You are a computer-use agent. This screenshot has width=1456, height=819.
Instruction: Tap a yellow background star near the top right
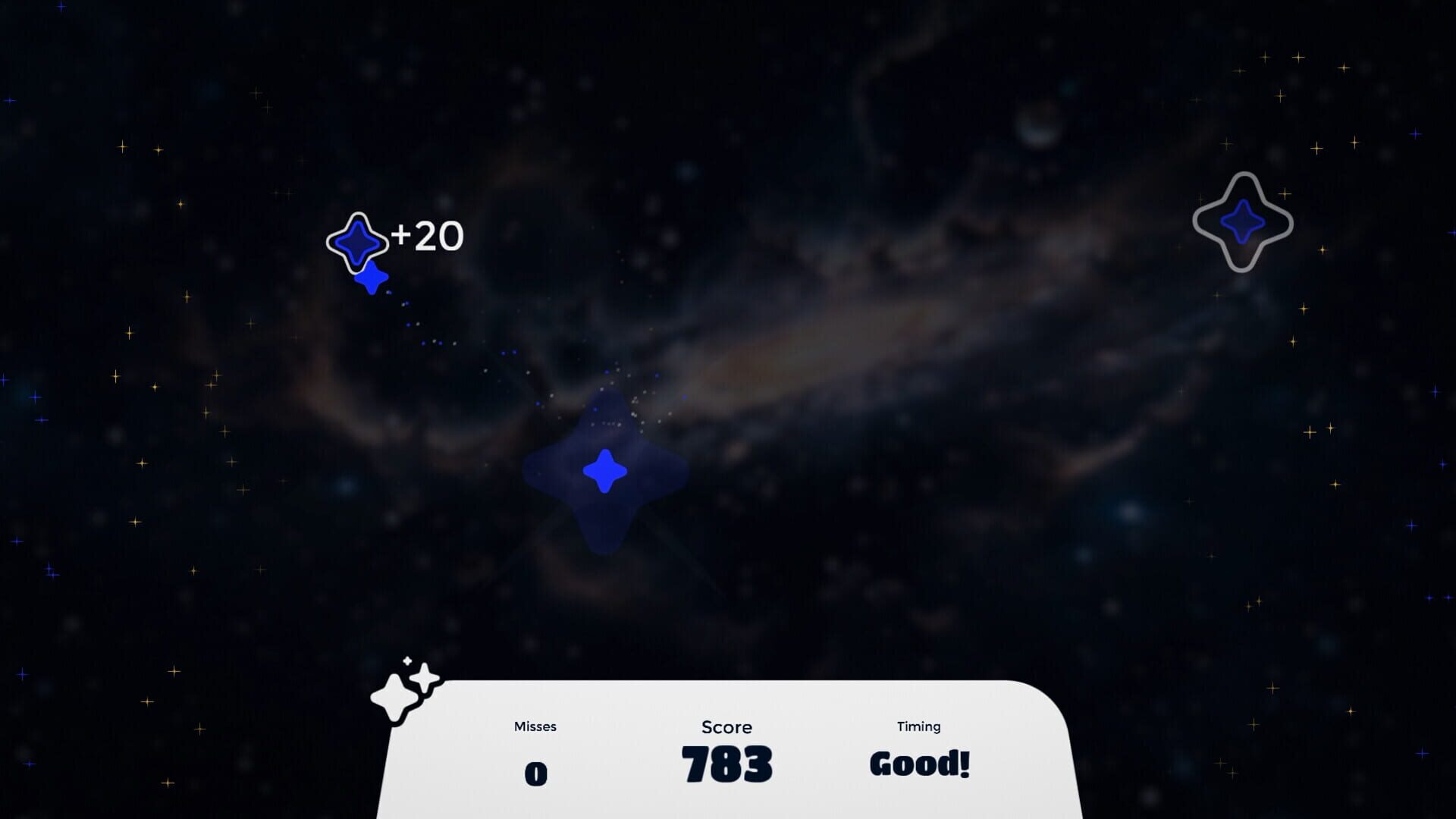[x=1298, y=57]
